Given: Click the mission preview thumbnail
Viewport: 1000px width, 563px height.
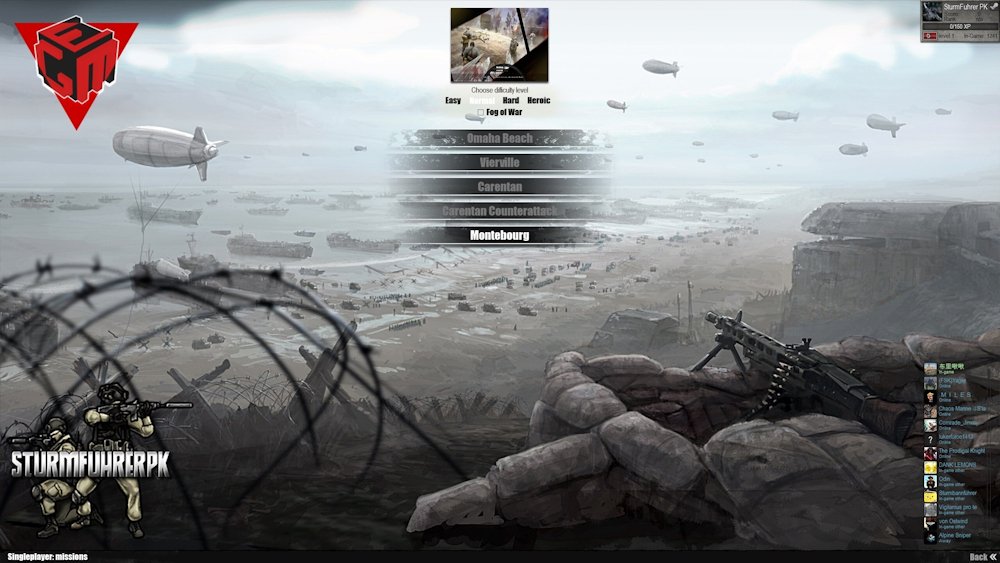Looking at the screenshot, I should 499,45.
